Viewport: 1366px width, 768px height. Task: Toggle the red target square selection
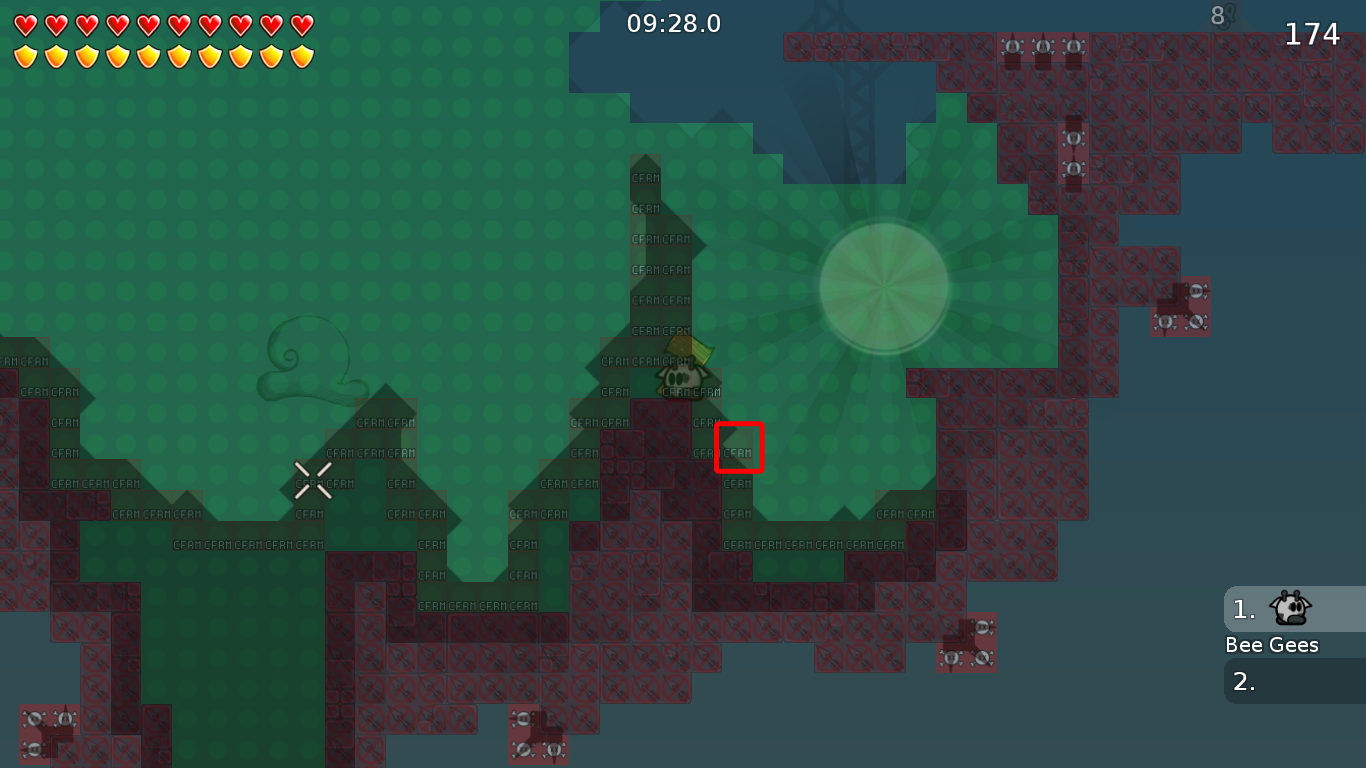(739, 448)
